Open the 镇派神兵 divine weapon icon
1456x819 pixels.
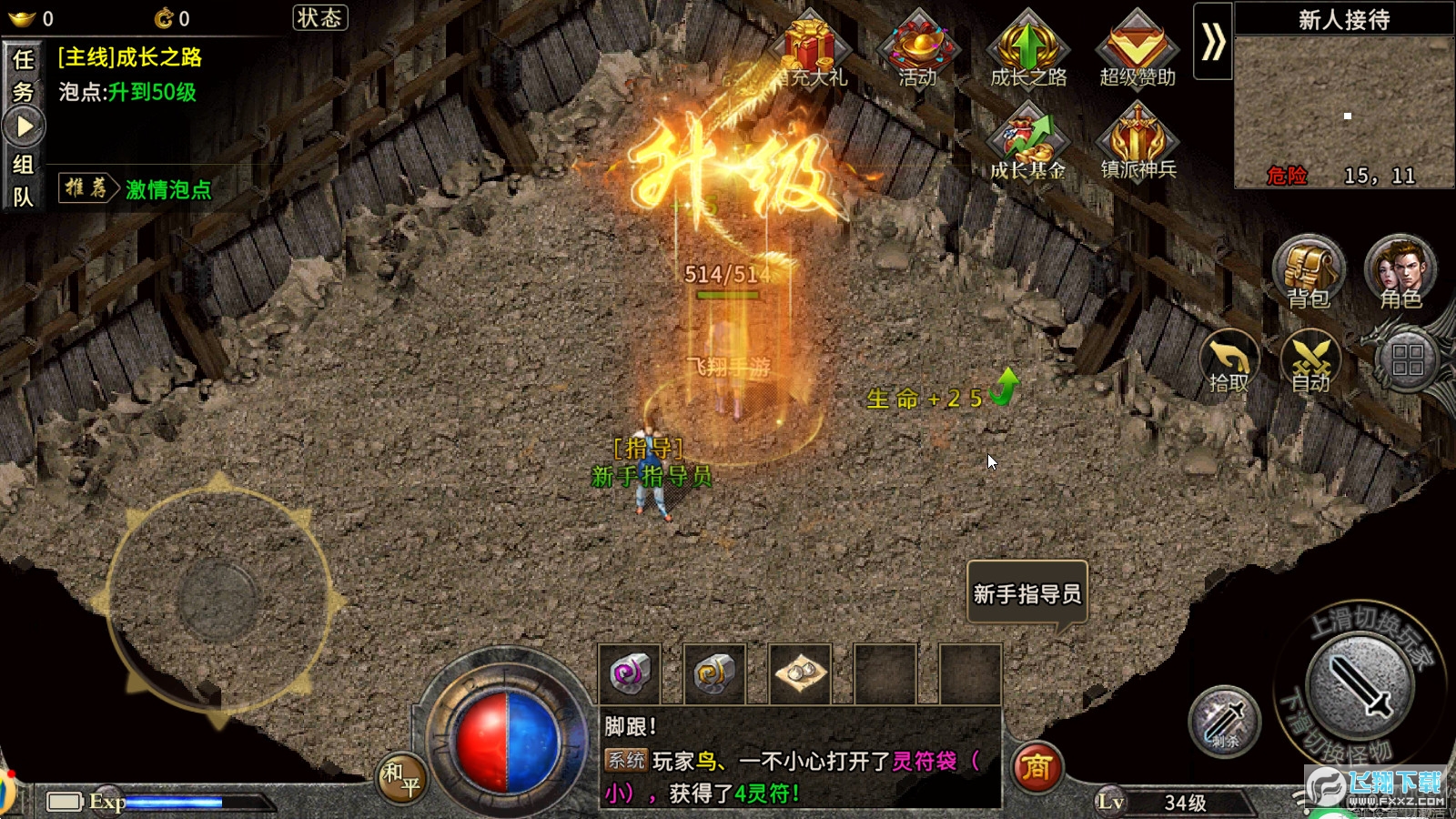tap(1137, 141)
